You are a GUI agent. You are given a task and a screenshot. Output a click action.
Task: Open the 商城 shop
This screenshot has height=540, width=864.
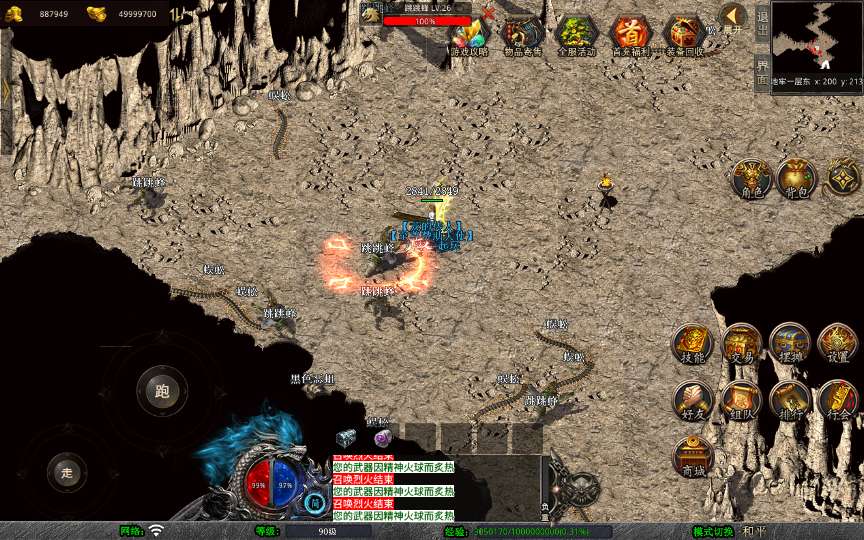[x=692, y=456]
